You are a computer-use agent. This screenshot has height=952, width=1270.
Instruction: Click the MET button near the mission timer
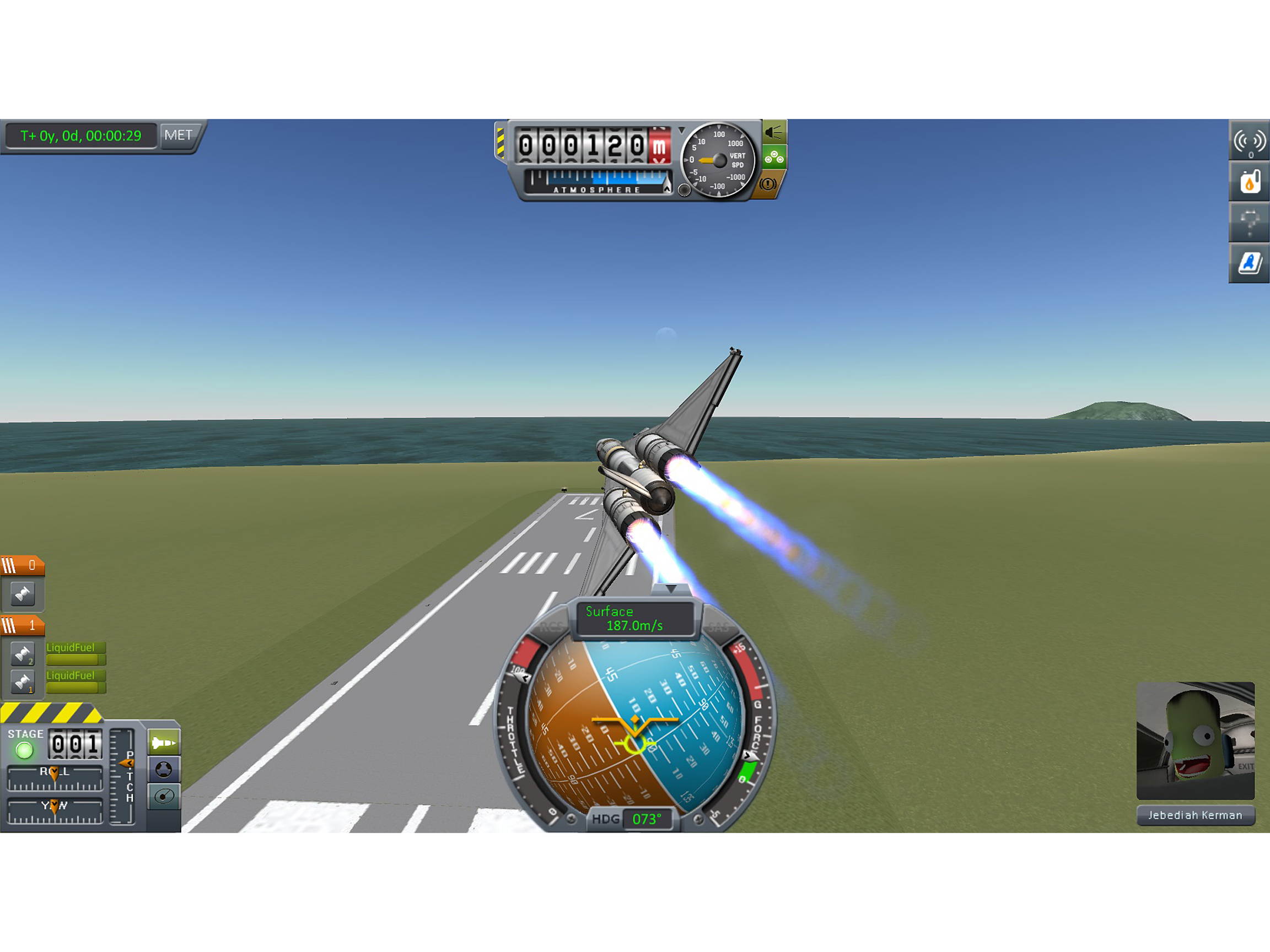(180, 136)
